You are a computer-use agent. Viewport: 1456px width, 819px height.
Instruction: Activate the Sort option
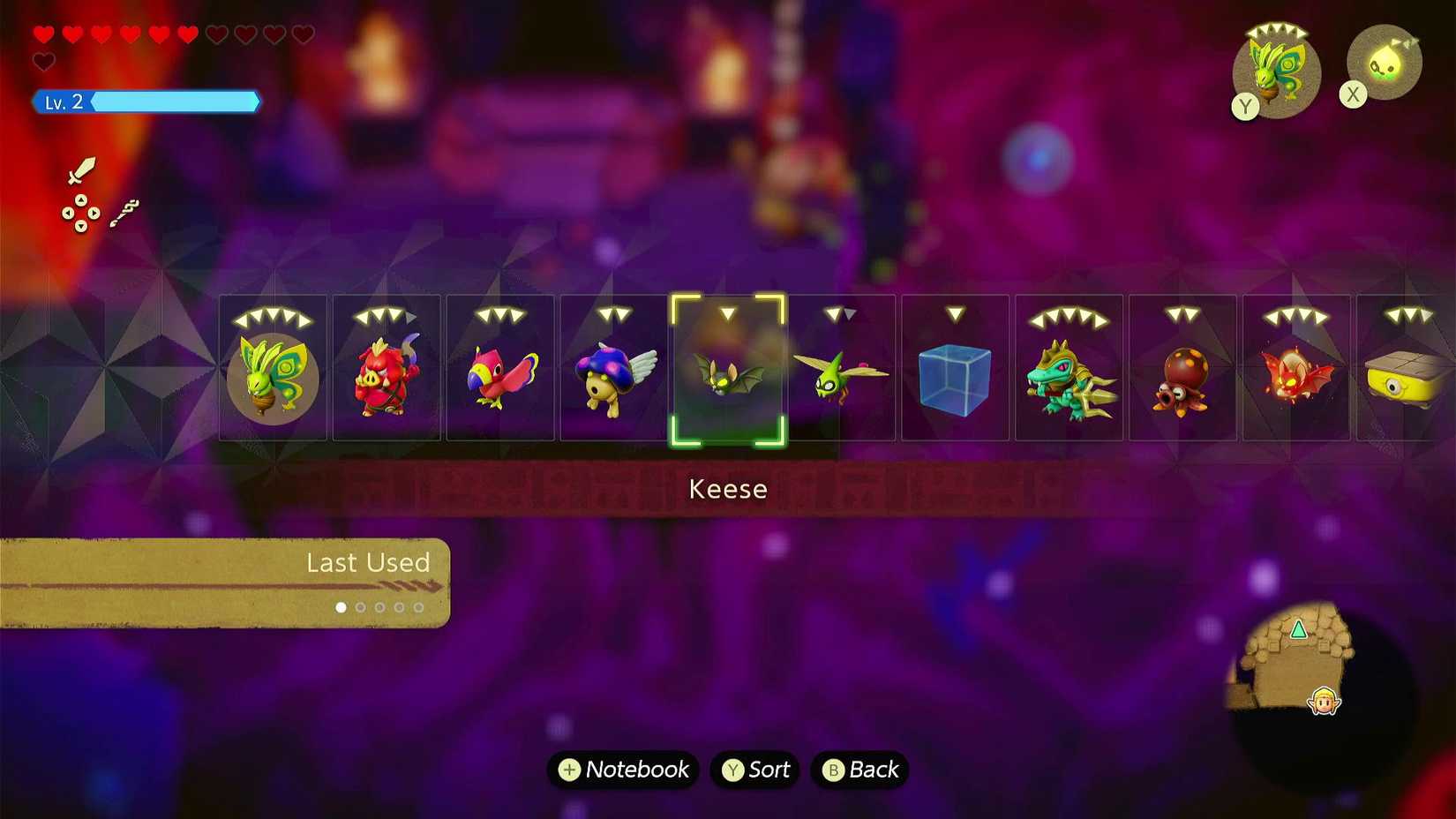[x=754, y=770]
